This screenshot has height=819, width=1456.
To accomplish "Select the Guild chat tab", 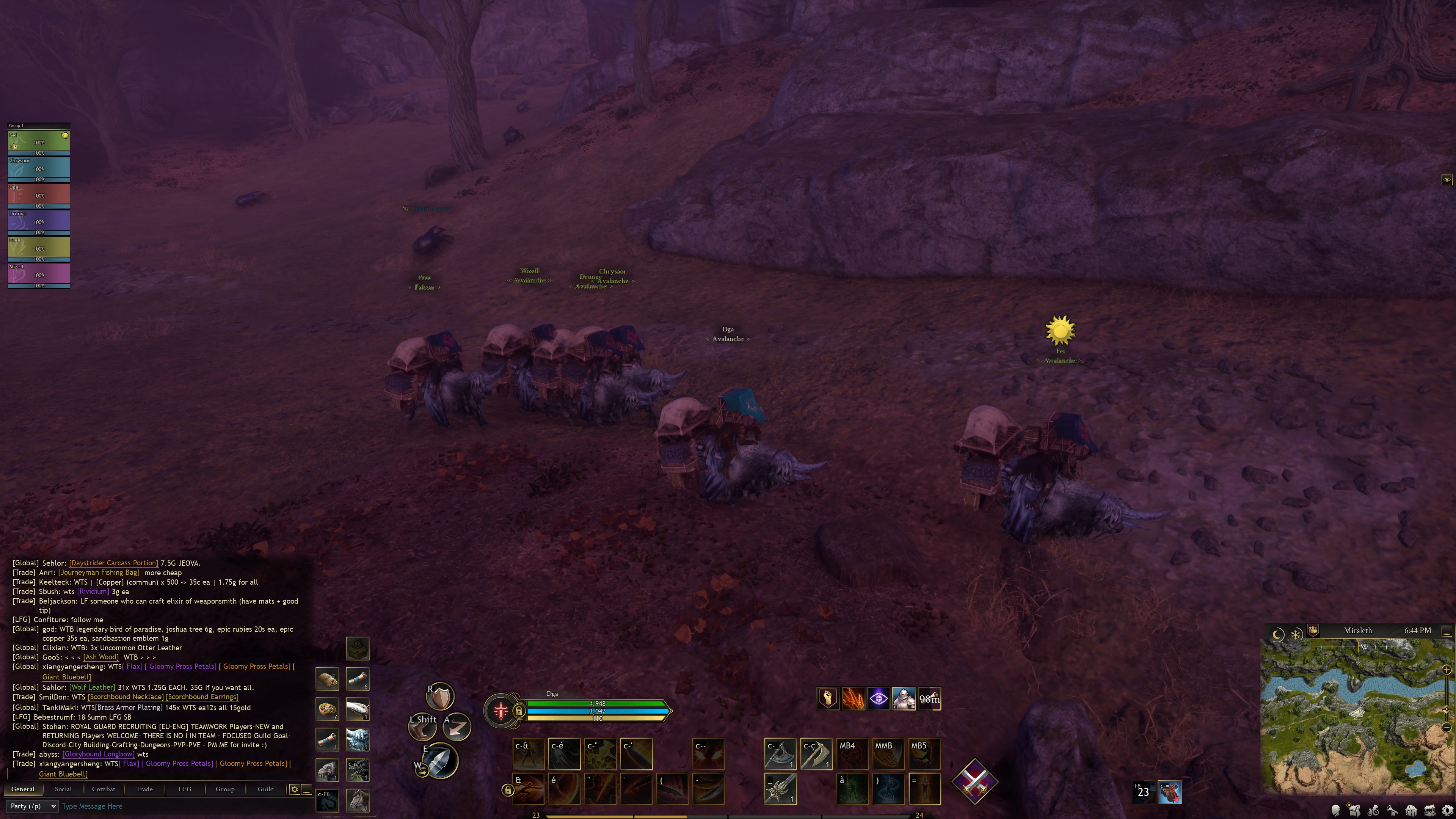I will tap(266, 789).
